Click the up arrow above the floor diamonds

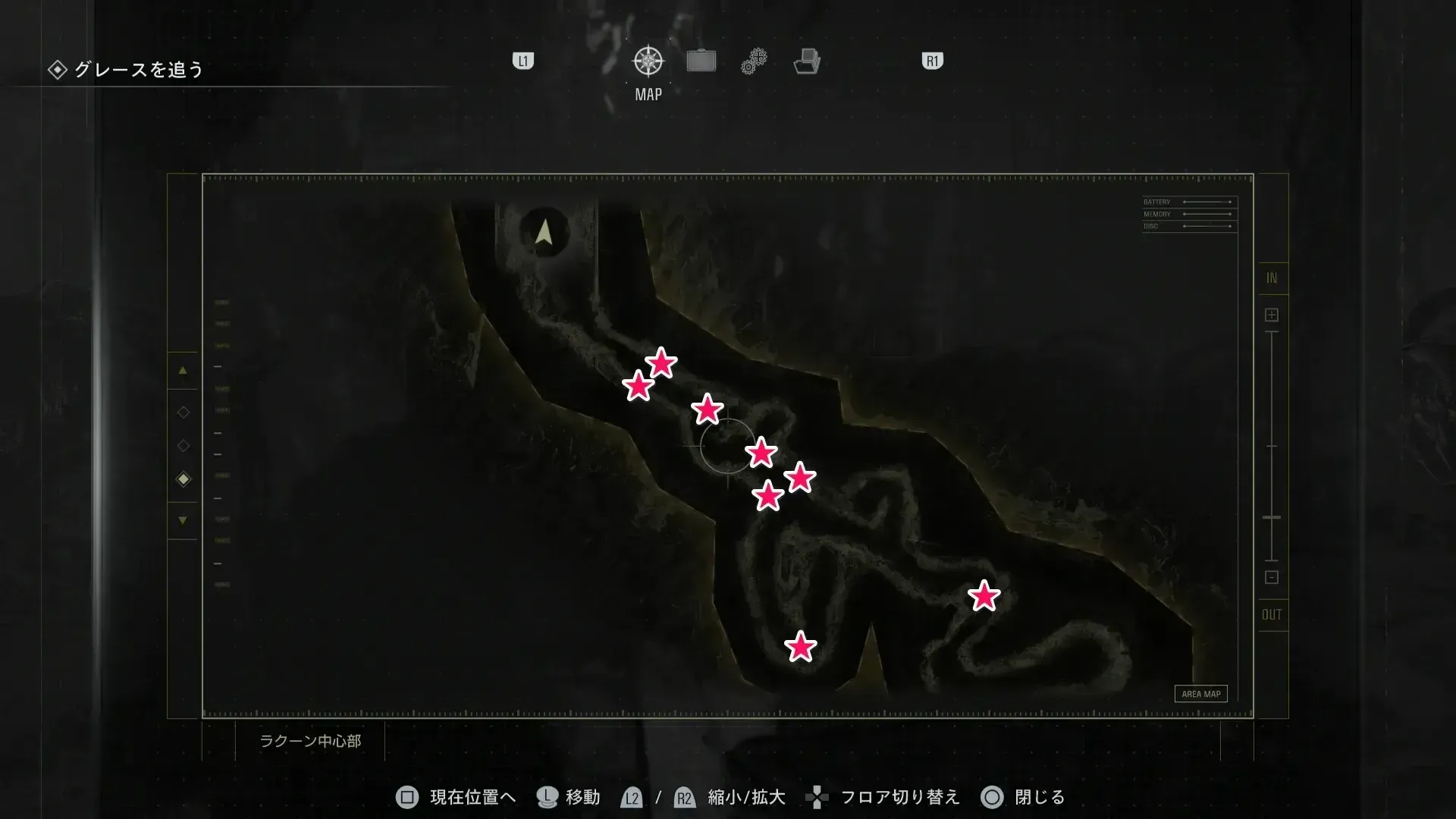(x=182, y=370)
